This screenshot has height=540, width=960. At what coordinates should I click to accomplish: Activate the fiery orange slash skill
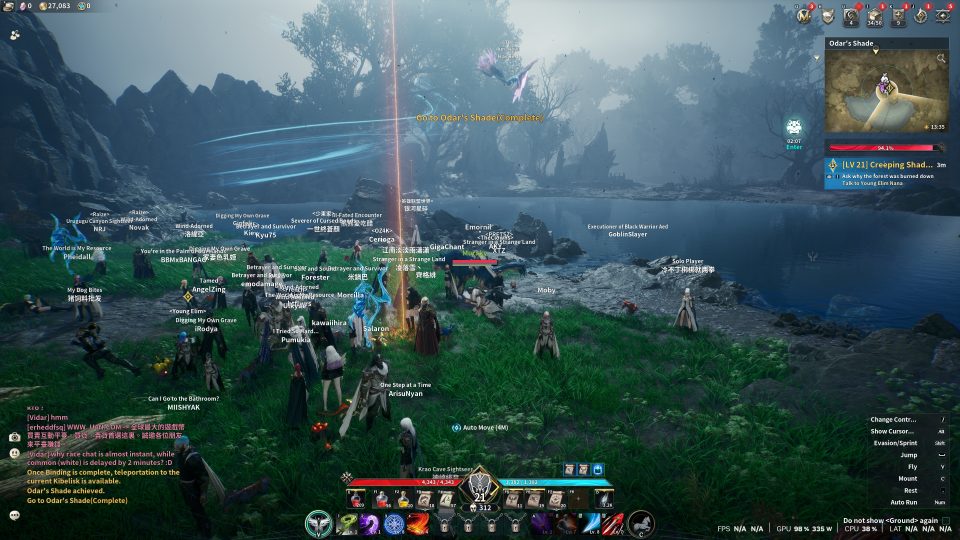coord(418,523)
